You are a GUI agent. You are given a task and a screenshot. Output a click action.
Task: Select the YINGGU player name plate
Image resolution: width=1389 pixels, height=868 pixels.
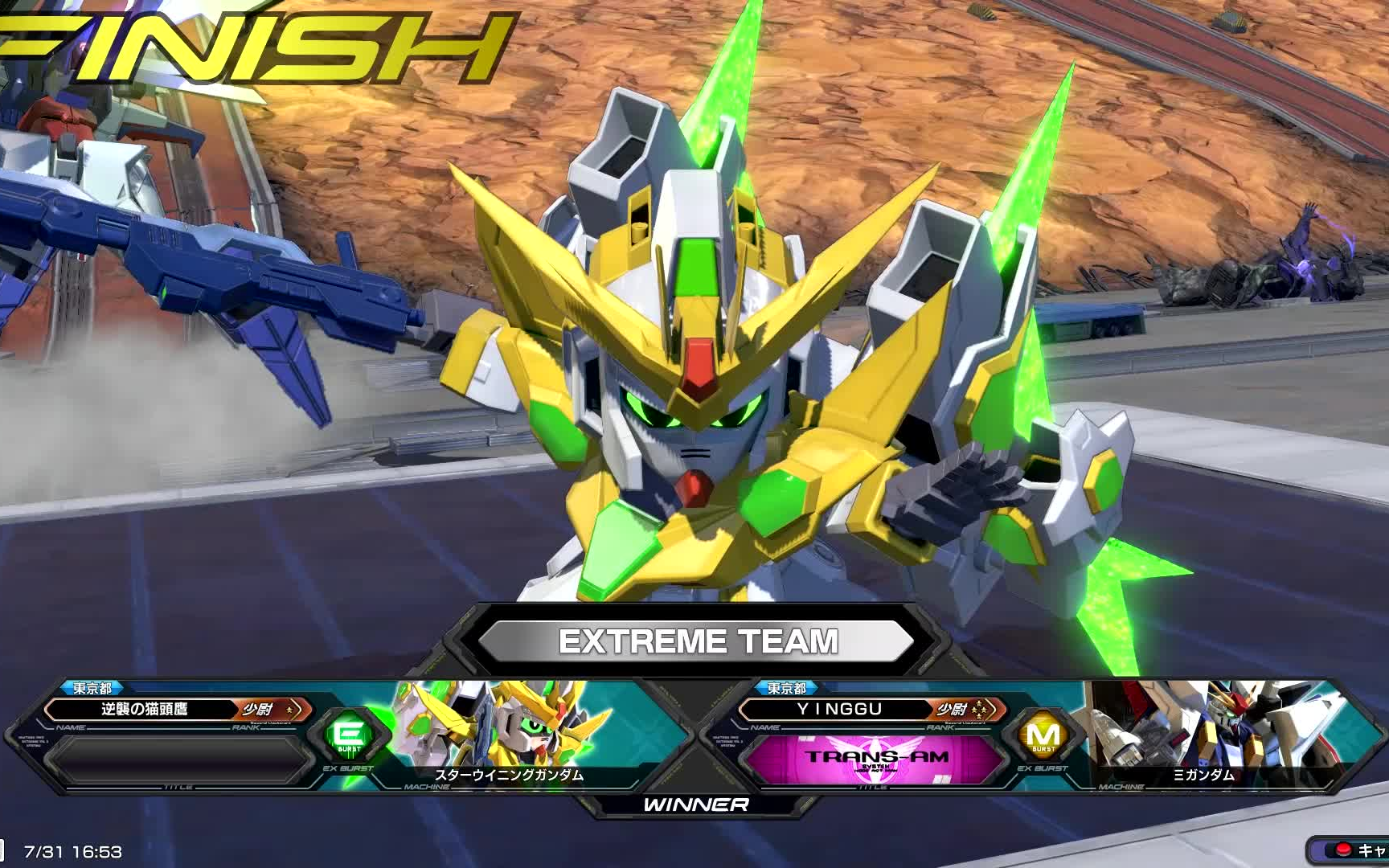(x=839, y=710)
